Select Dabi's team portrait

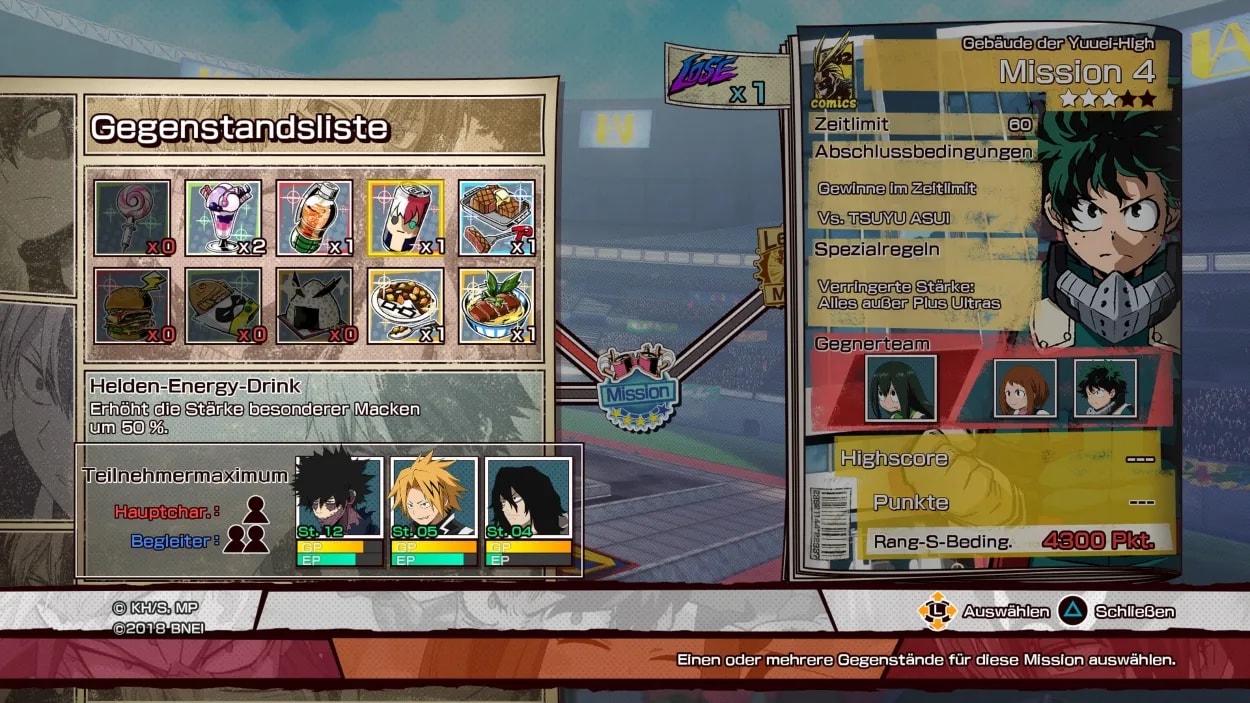coord(339,498)
